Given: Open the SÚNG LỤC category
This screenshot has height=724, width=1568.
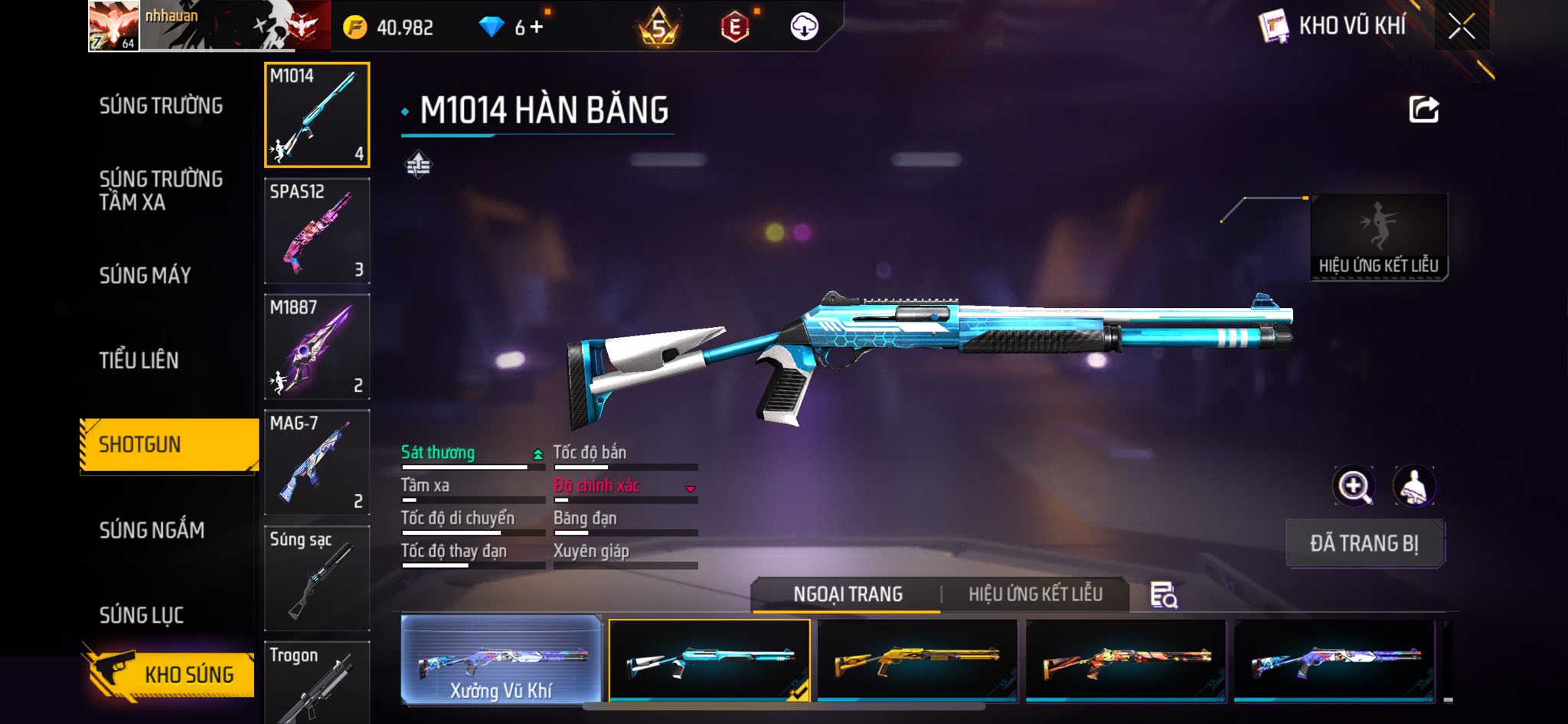Looking at the screenshot, I should tap(141, 614).
